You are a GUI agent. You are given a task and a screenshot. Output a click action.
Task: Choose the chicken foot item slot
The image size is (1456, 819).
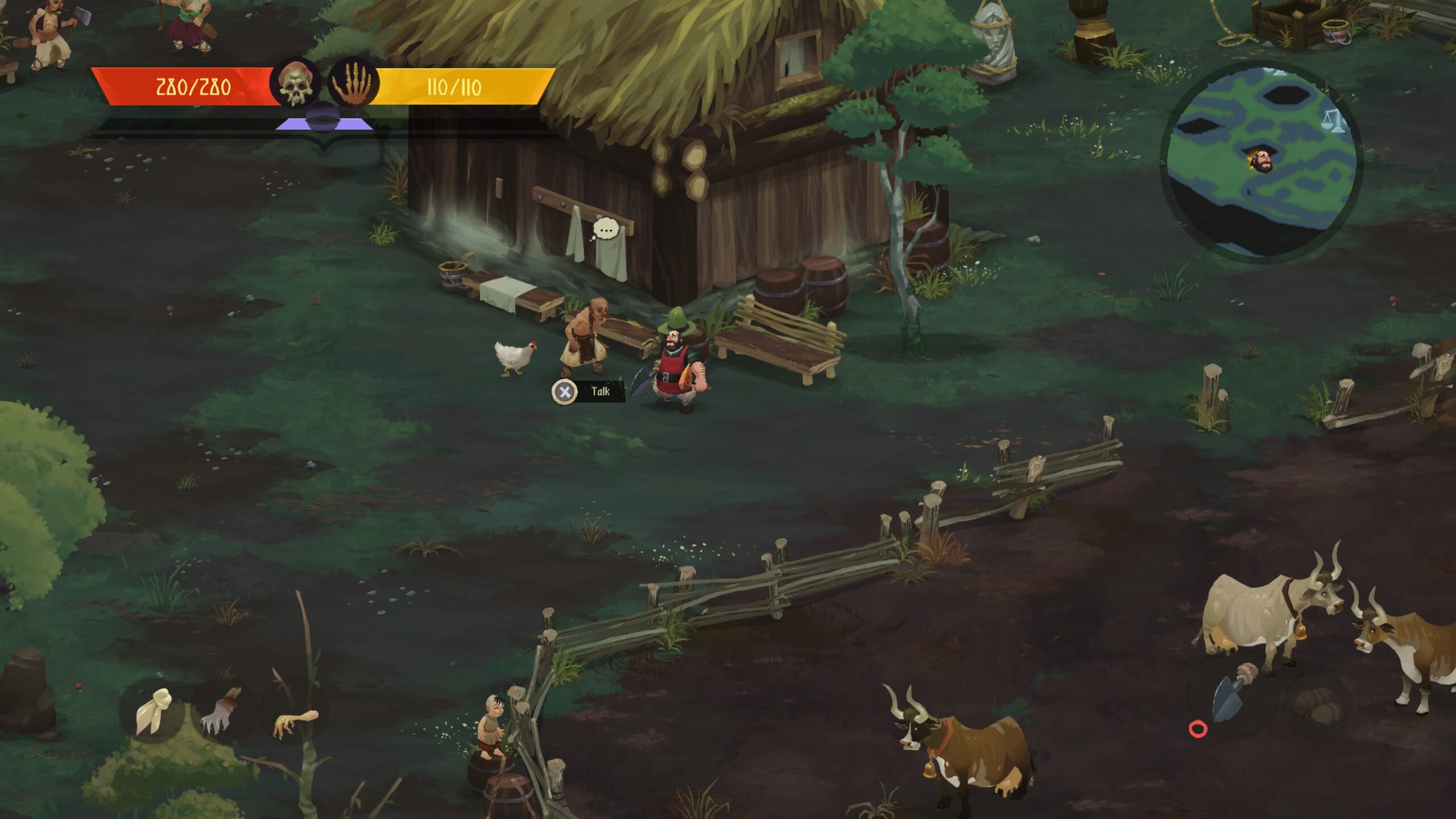295,722
